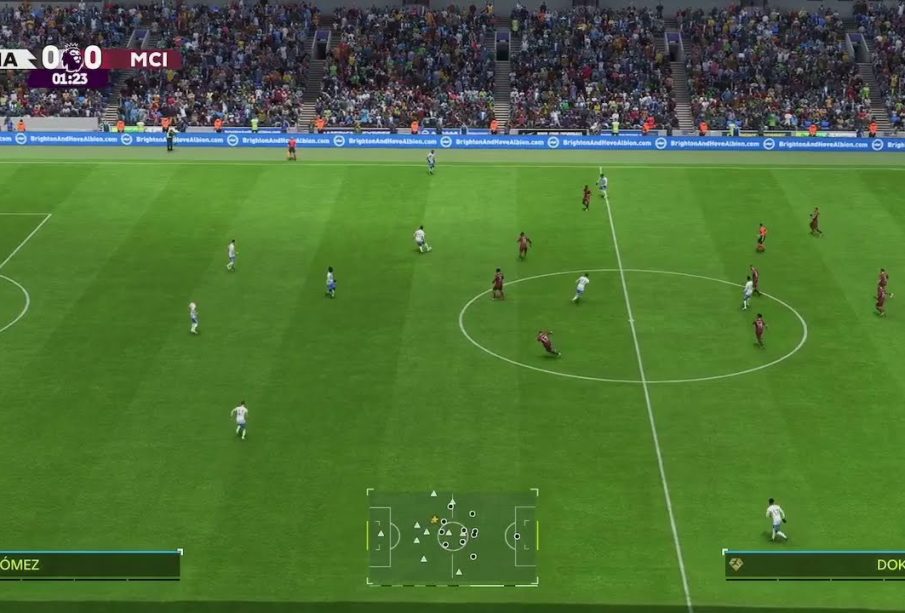Select the Gómez player name panel
Viewport: 905px width, 613px height.
coord(90,565)
